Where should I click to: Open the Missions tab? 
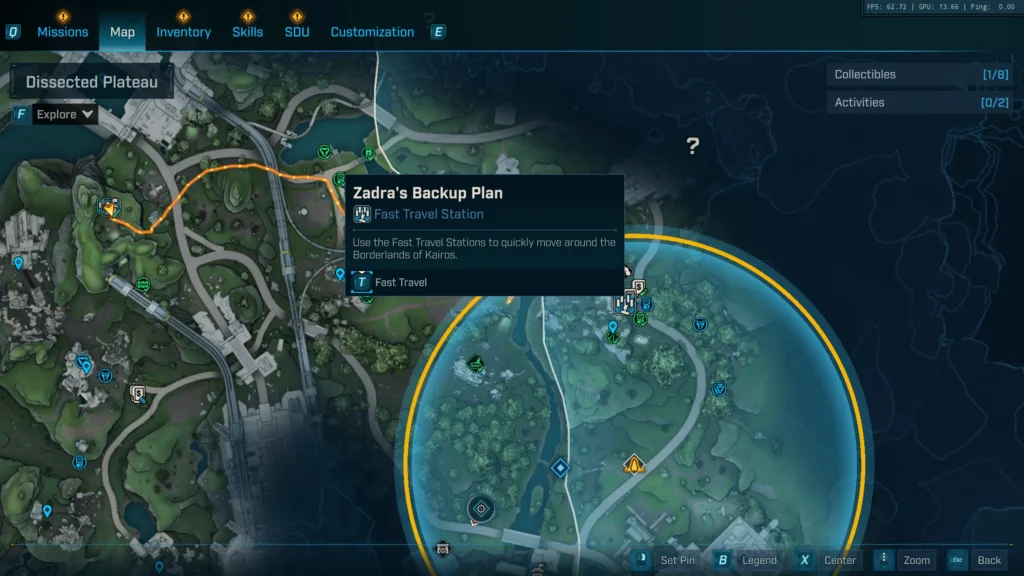point(70,32)
